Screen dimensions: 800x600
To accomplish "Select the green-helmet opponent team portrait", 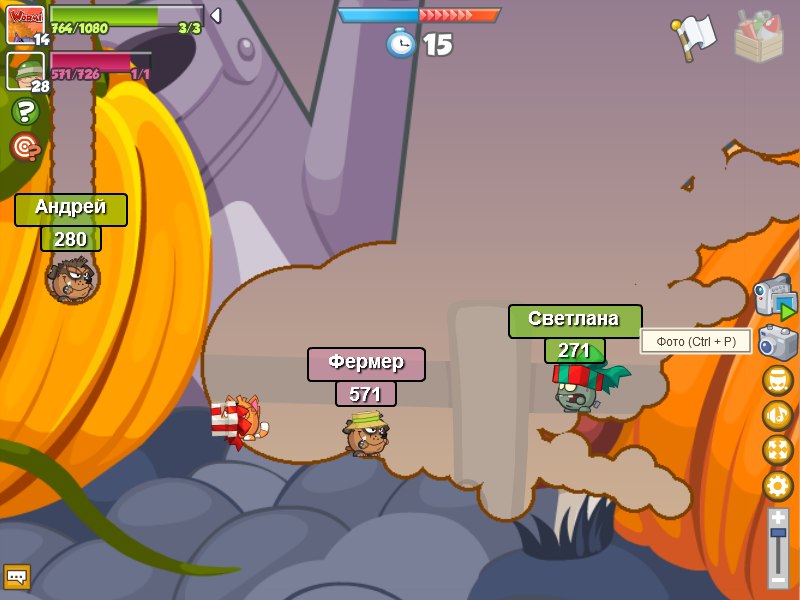I will [x=25, y=70].
